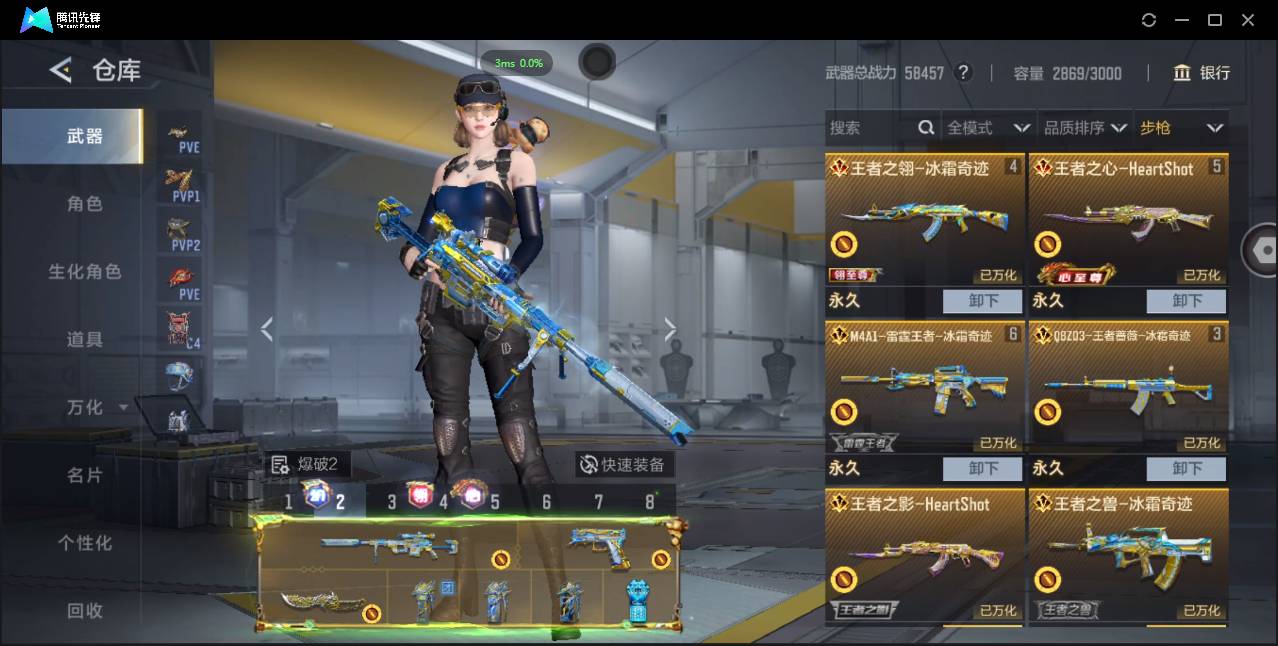Click the weapon search field

tap(870, 128)
